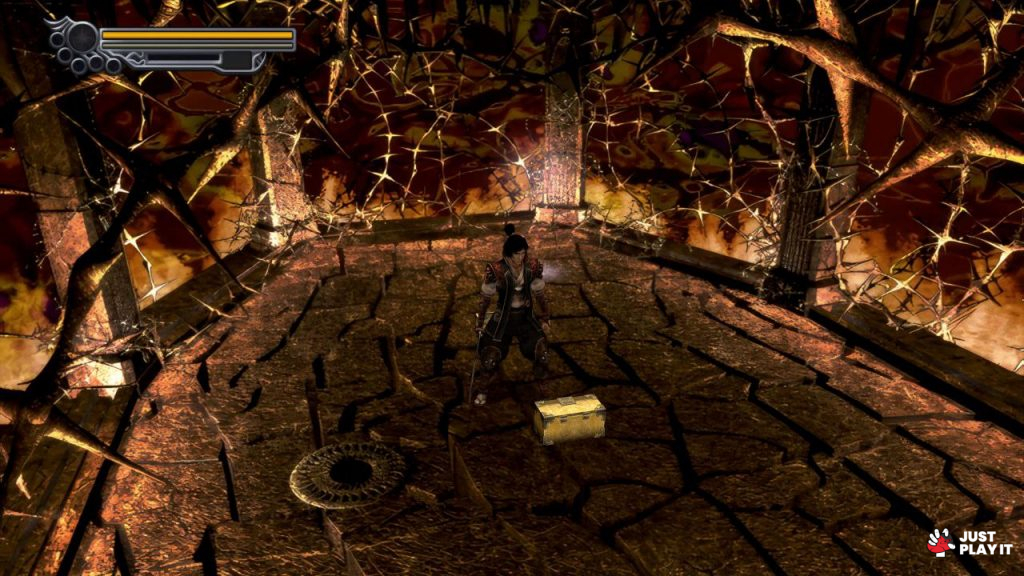Screen dimensions: 1024x576
Task: Select the large orb emblem beside health bar
Action: 81,39
